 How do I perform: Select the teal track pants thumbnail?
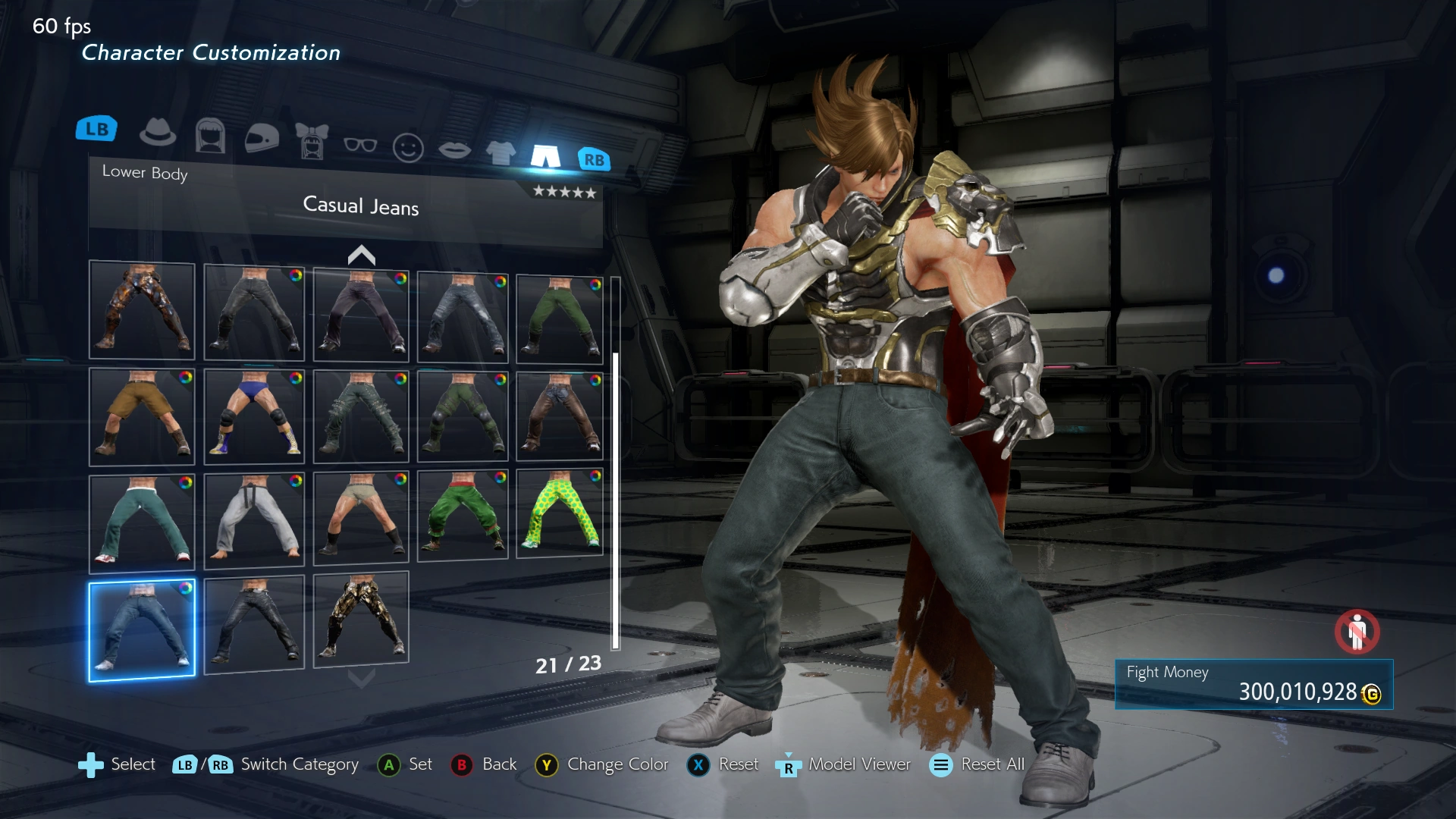click(142, 522)
